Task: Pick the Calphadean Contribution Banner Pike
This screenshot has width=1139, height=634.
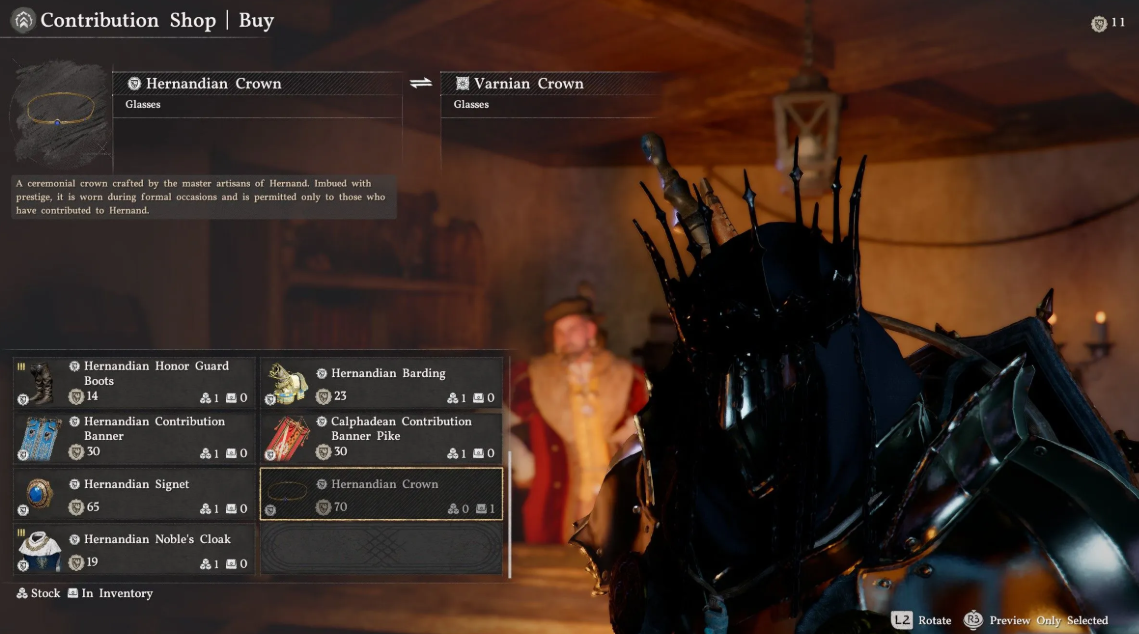Action: 381,437
